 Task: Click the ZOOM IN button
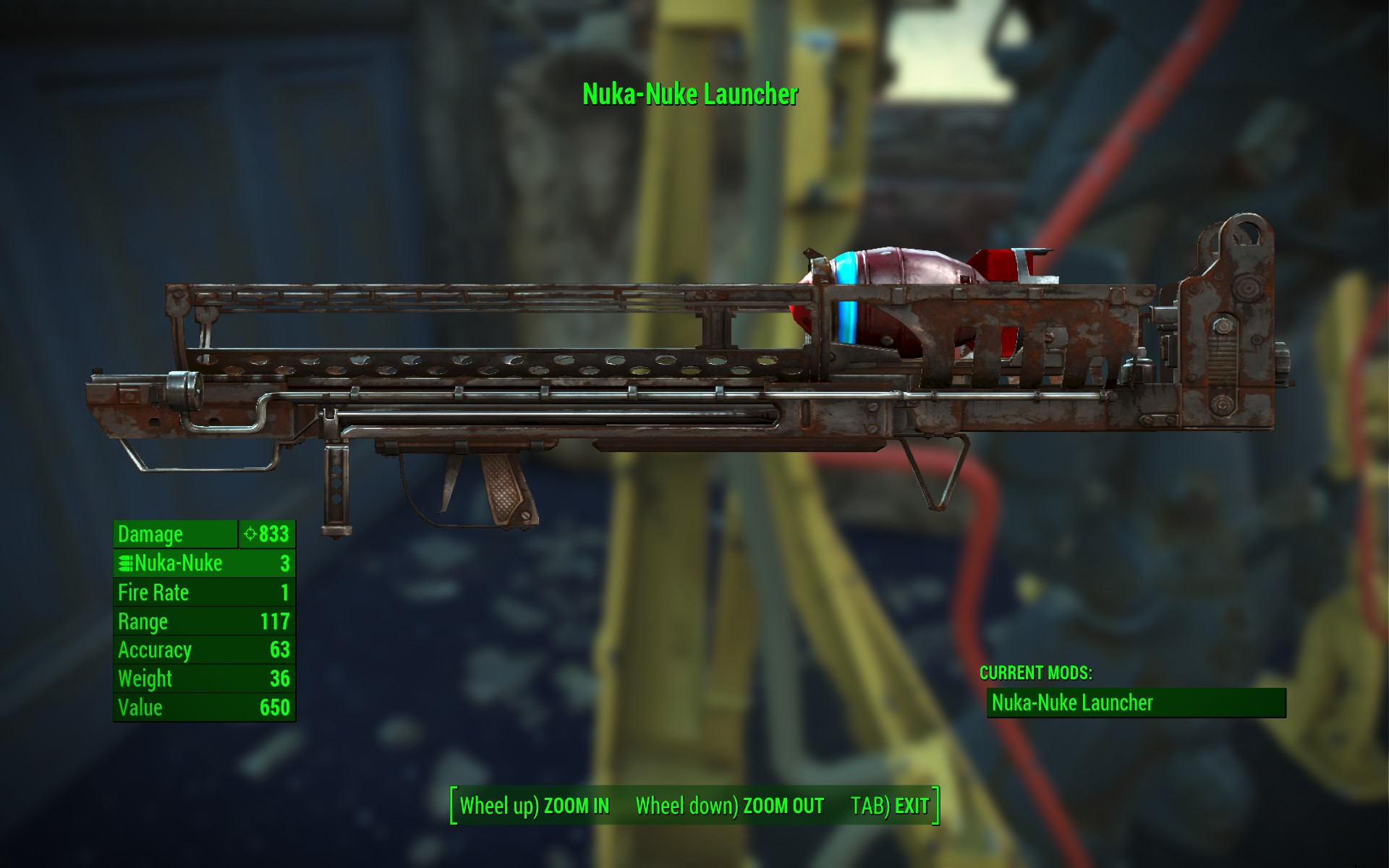[535, 806]
